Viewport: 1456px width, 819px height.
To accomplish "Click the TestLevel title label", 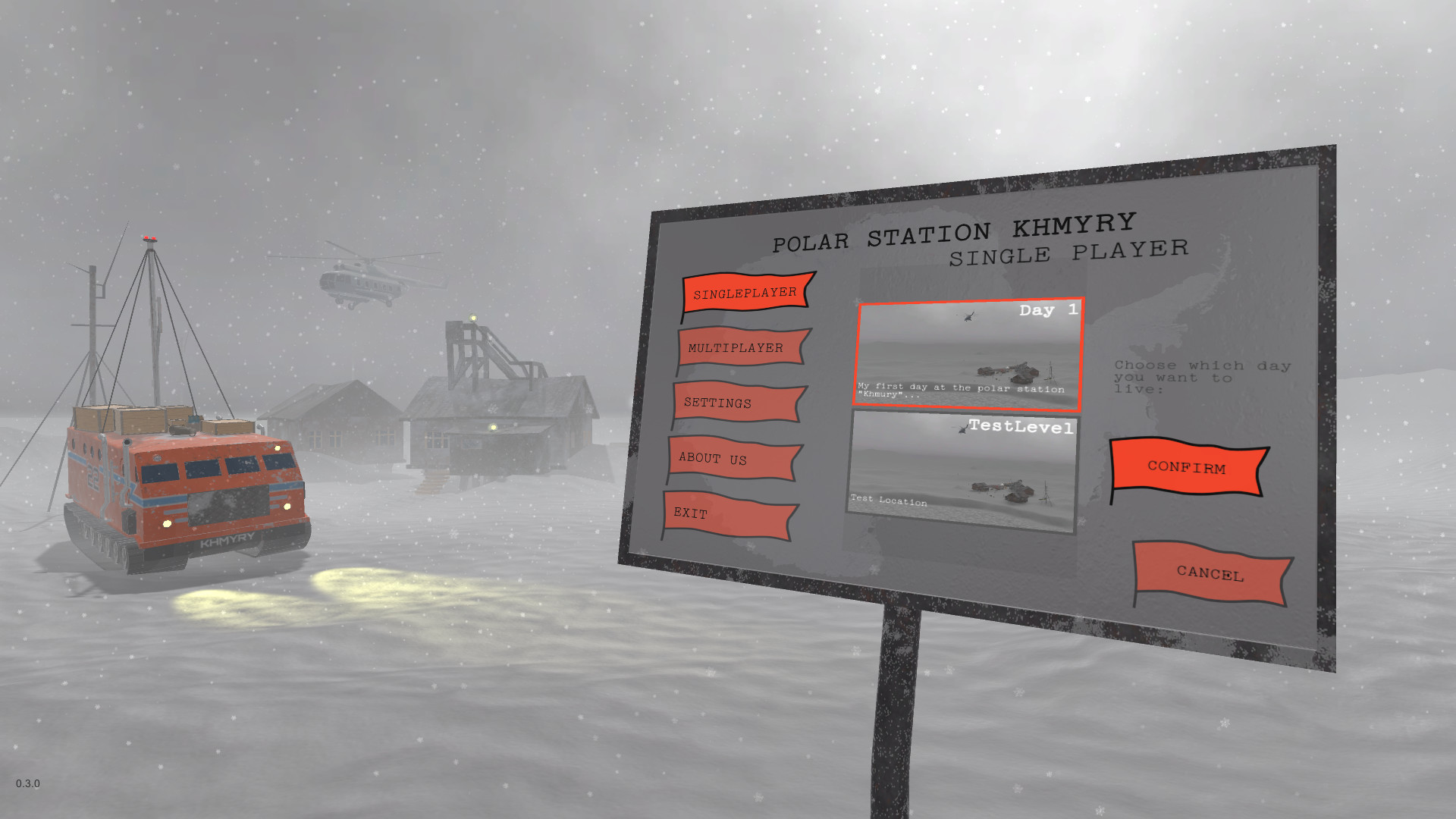I will tap(1023, 428).
